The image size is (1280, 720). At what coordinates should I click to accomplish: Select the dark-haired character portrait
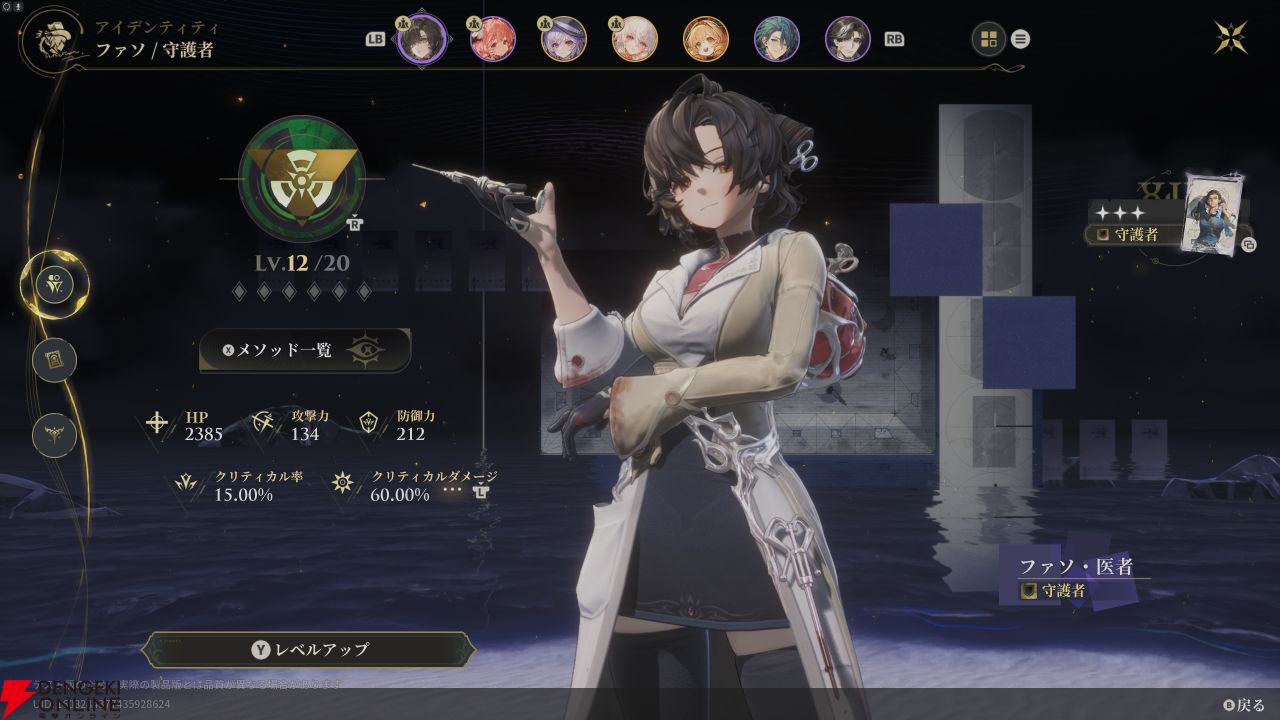pyautogui.click(x=421, y=39)
